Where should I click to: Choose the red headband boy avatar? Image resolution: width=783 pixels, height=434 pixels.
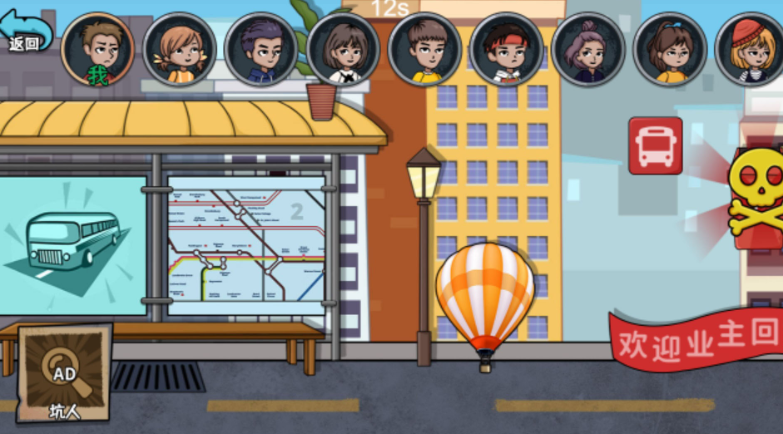tap(507, 50)
